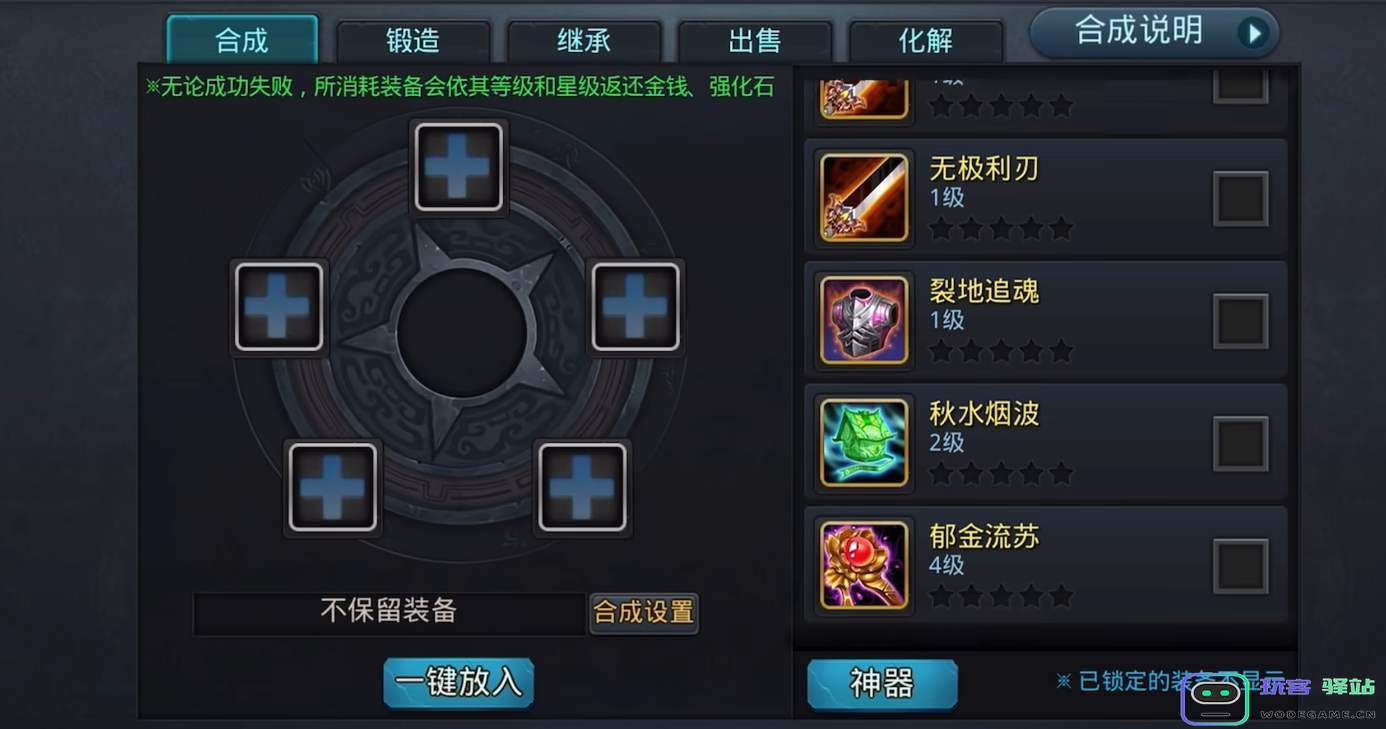
Task: Click the star rating under 裂地追魂
Action: (x=1000, y=351)
